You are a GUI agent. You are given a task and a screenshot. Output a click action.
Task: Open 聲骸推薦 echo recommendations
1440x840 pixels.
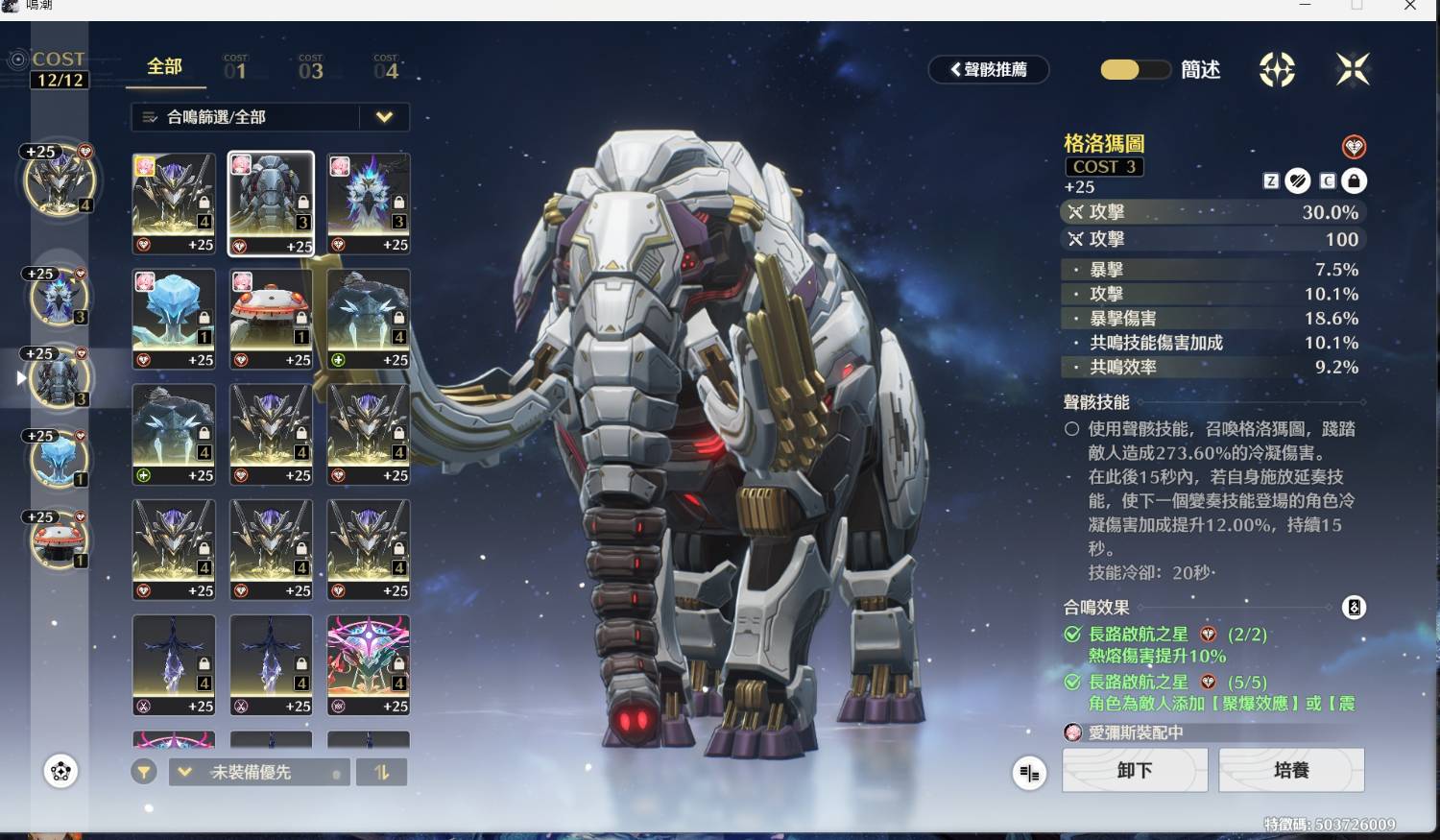pyautogui.click(x=988, y=69)
